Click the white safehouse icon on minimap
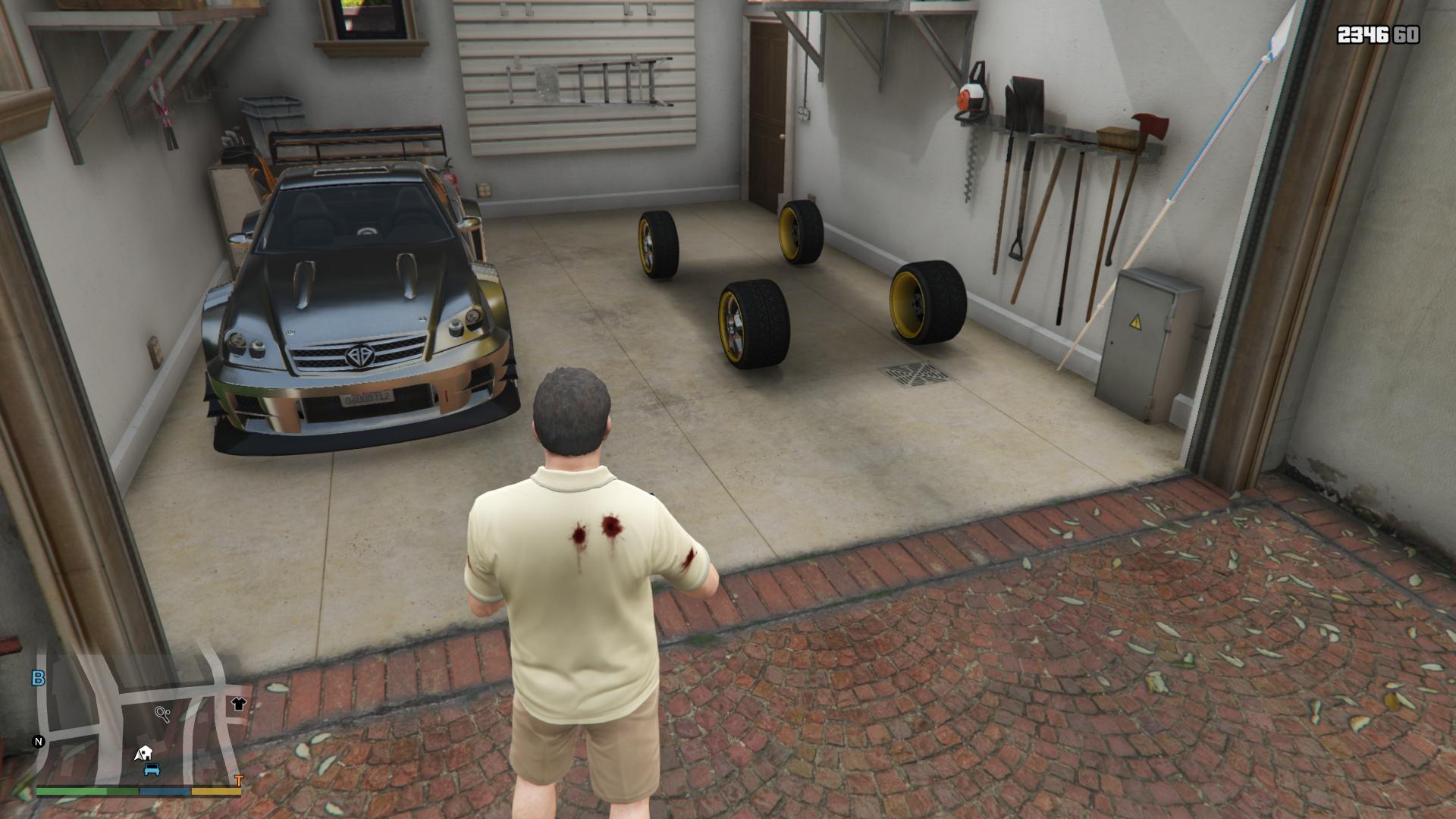 (x=143, y=753)
